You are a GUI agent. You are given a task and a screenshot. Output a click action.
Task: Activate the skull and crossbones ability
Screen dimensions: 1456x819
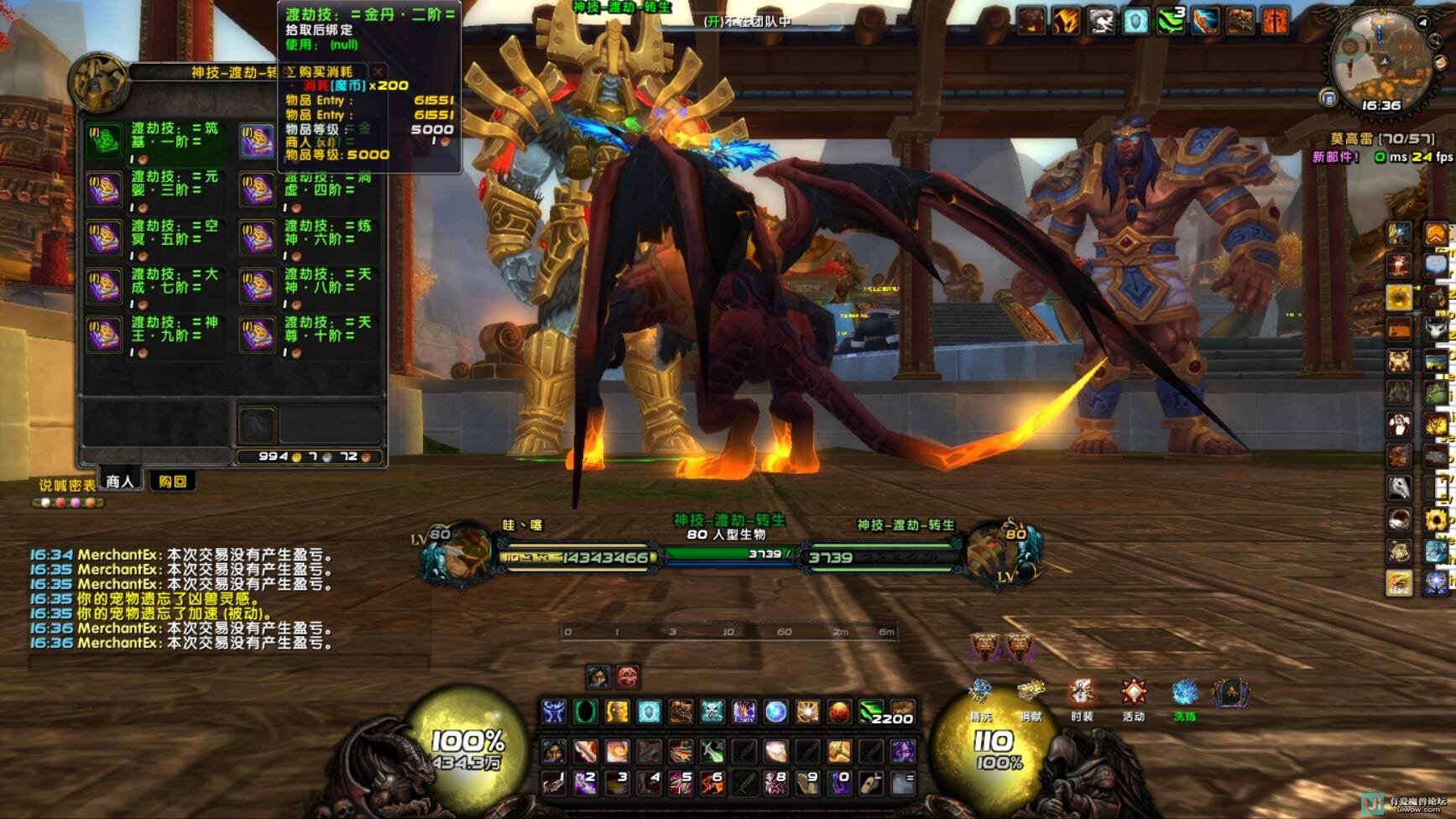click(x=712, y=712)
